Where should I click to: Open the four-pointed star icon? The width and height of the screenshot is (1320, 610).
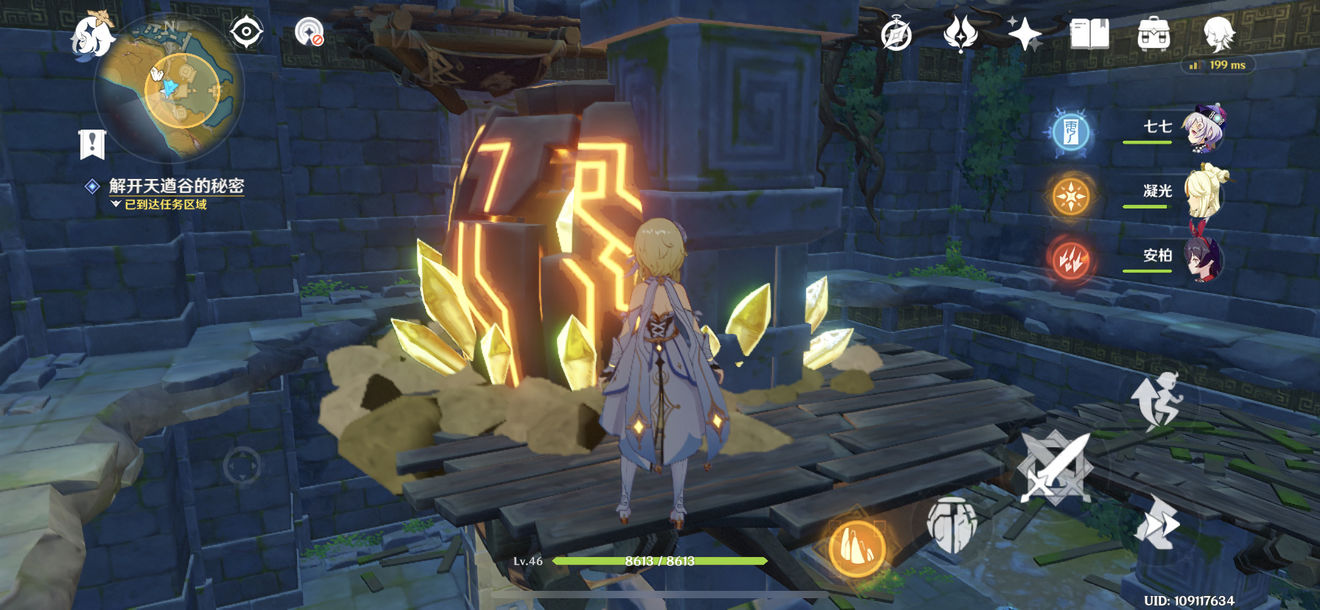(1025, 35)
